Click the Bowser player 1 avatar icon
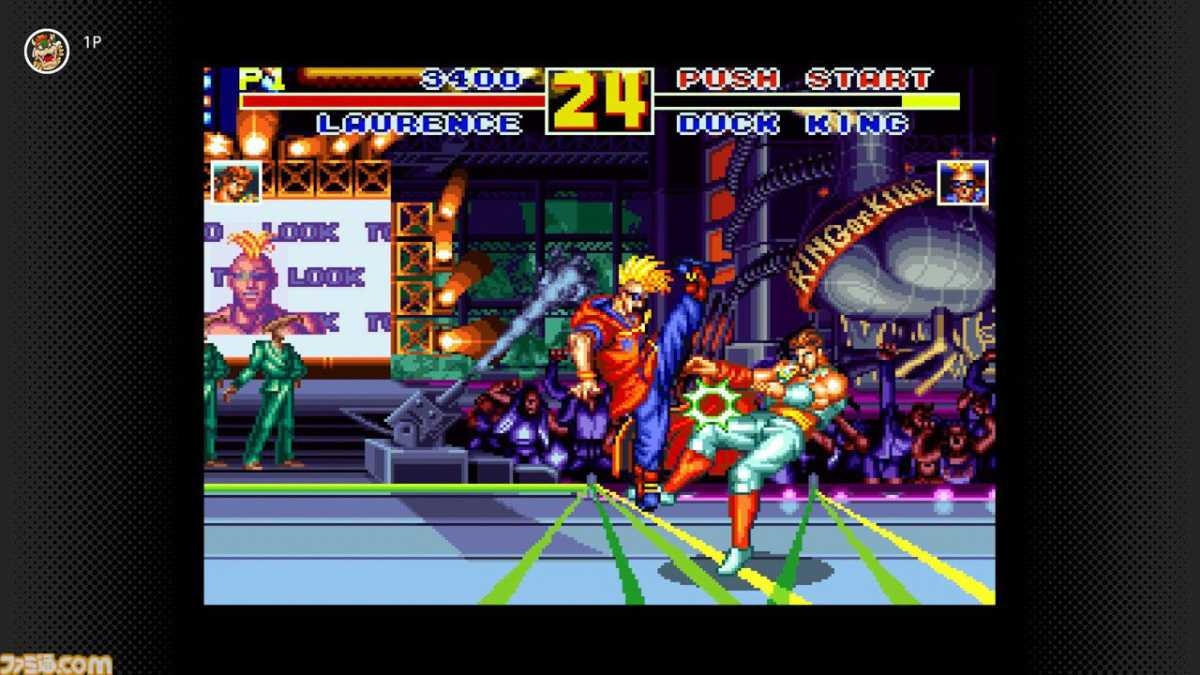The height and width of the screenshot is (675, 1200). click(x=46, y=51)
